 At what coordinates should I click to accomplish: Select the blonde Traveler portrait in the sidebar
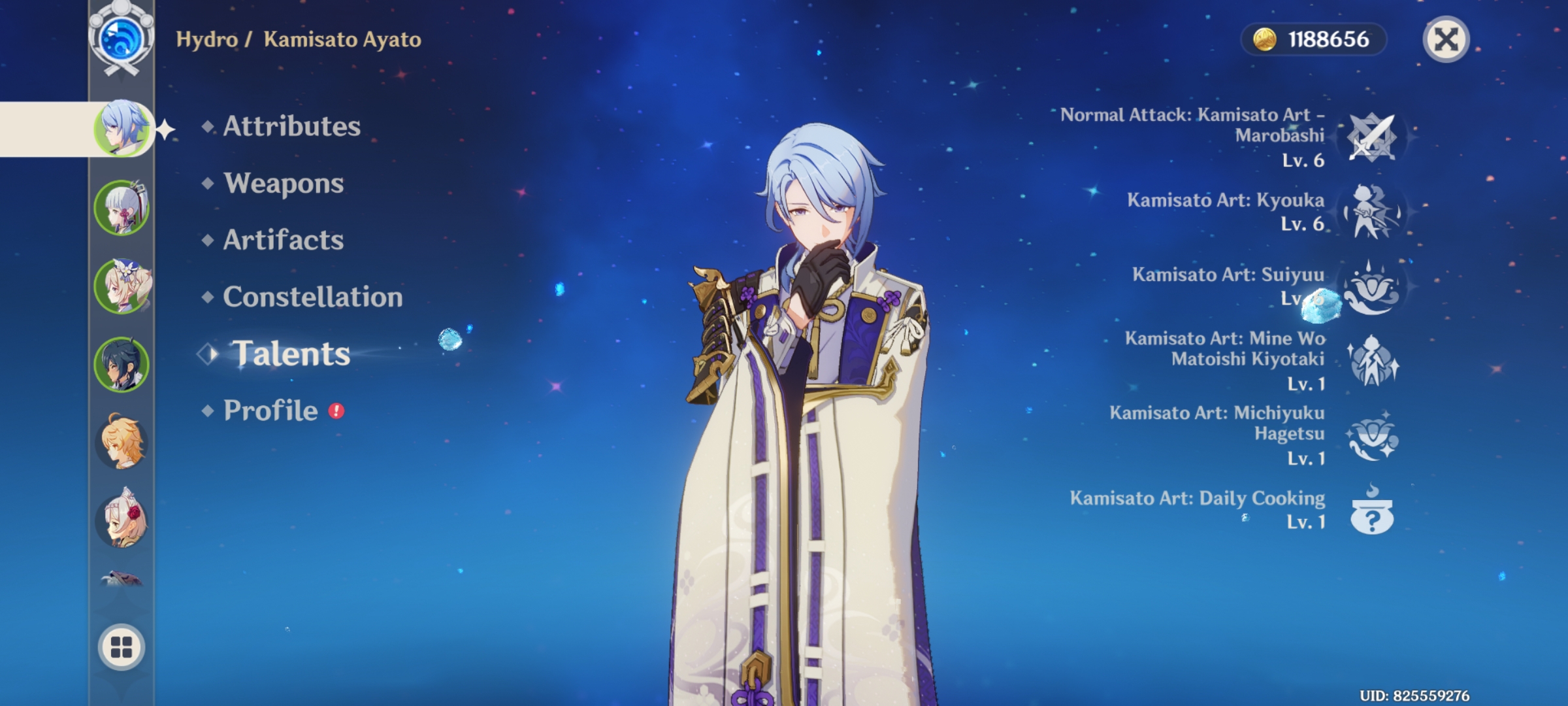pyautogui.click(x=122, y=443)
